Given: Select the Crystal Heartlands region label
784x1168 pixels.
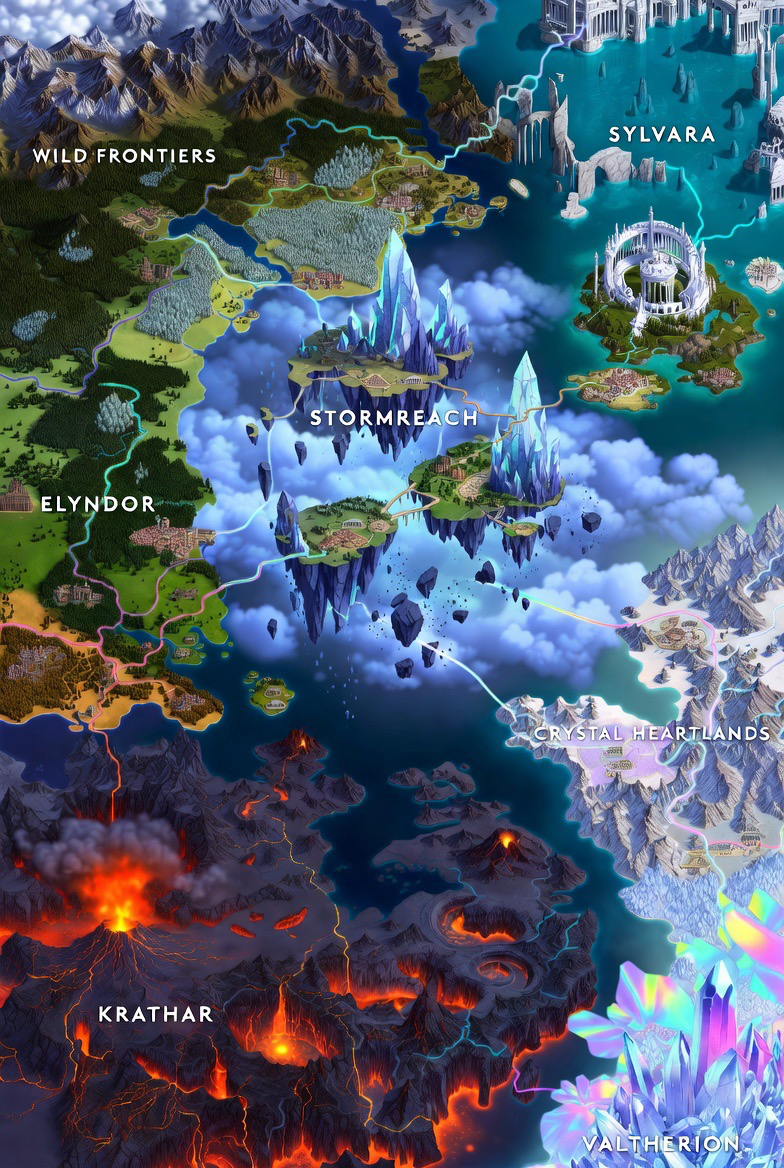Looking at the screenshot, I should (x=652, y=734).
